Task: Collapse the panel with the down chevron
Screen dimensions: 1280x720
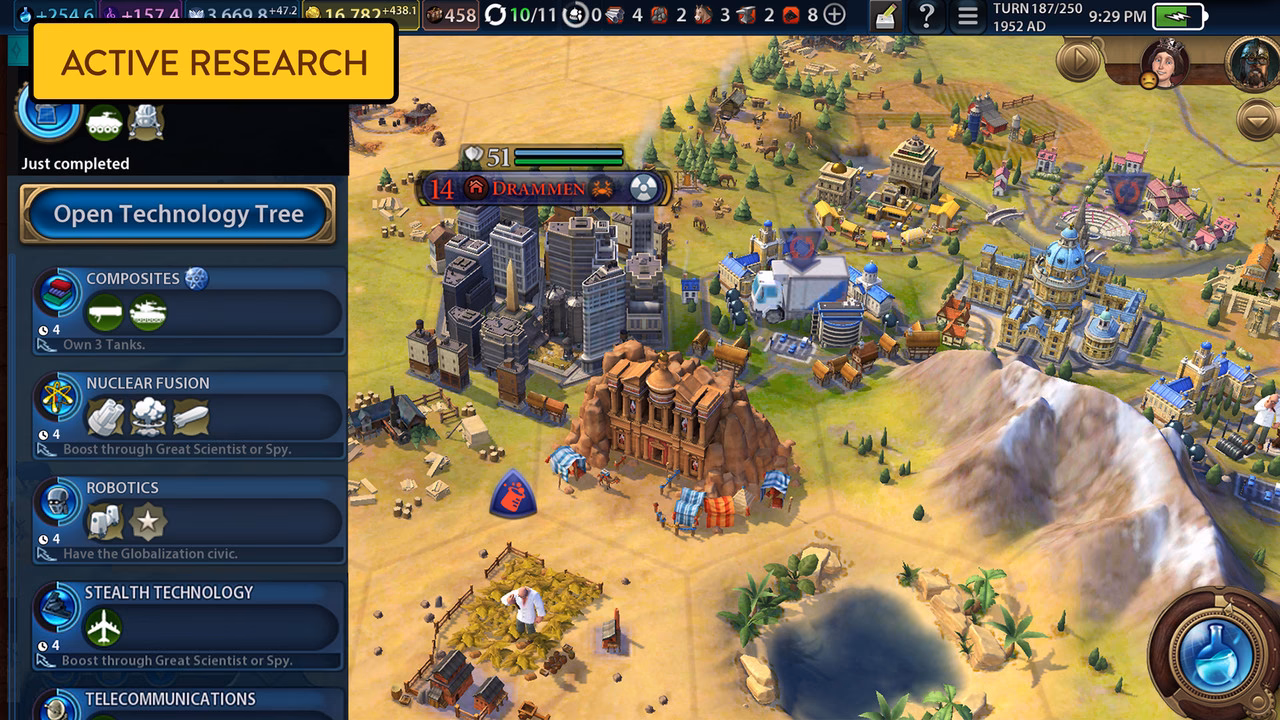Action: click(1257, 120)
